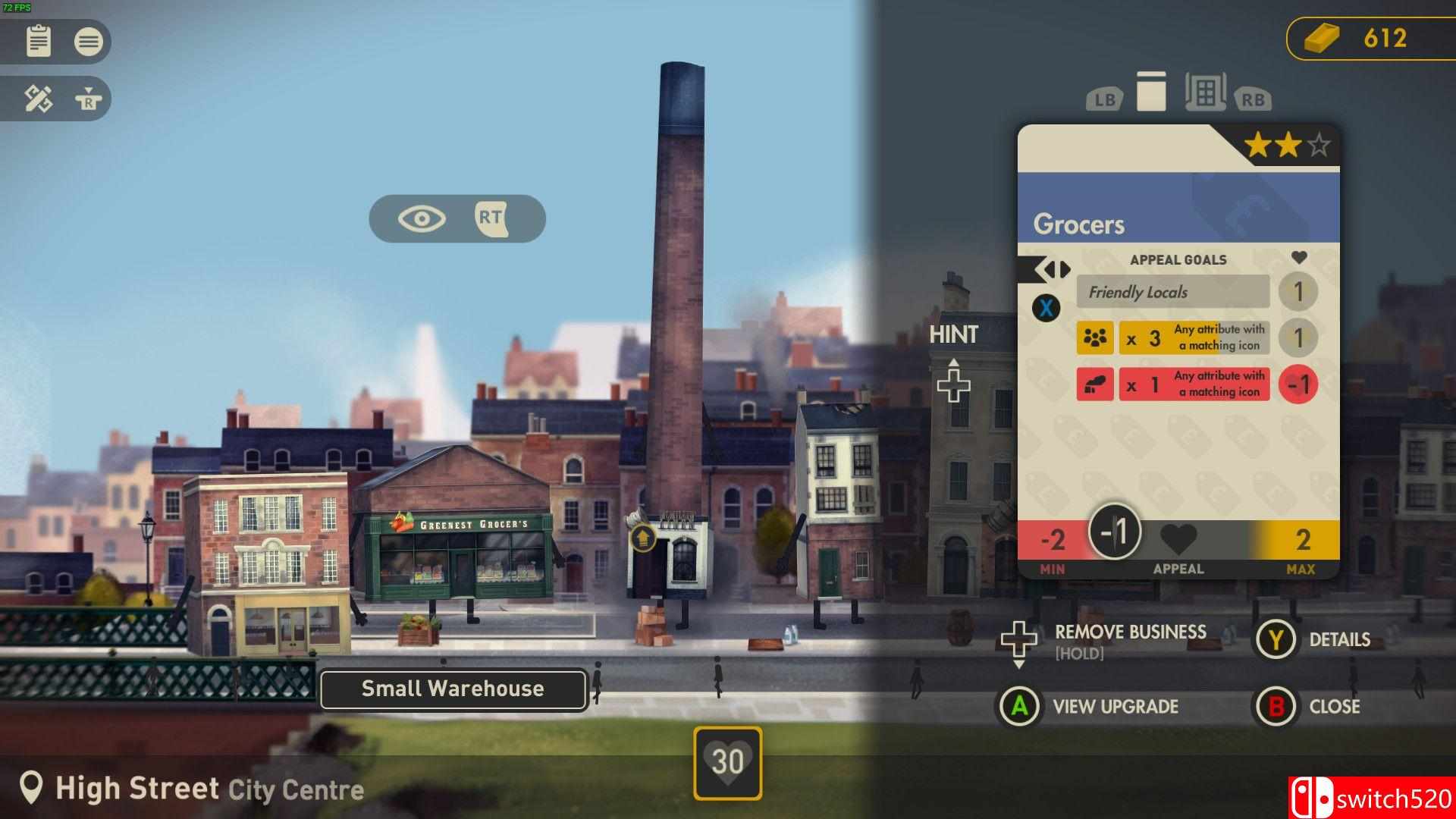
Task: Select the Friendly Locals appeal goal
Action: pyautogui.click(x=1172, y=292)
